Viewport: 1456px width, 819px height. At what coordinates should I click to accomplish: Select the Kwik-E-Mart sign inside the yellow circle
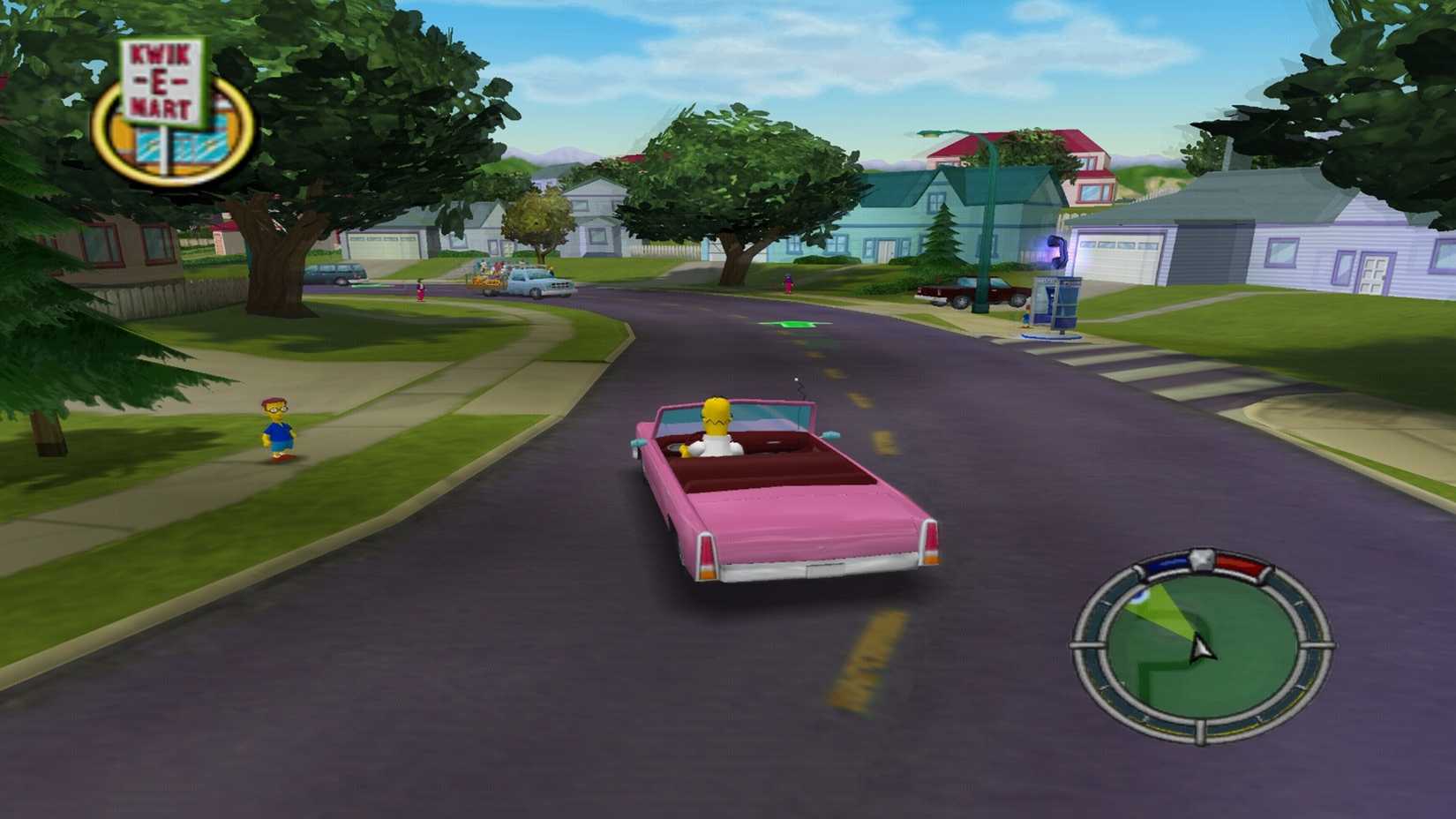[x=163, y=84]
